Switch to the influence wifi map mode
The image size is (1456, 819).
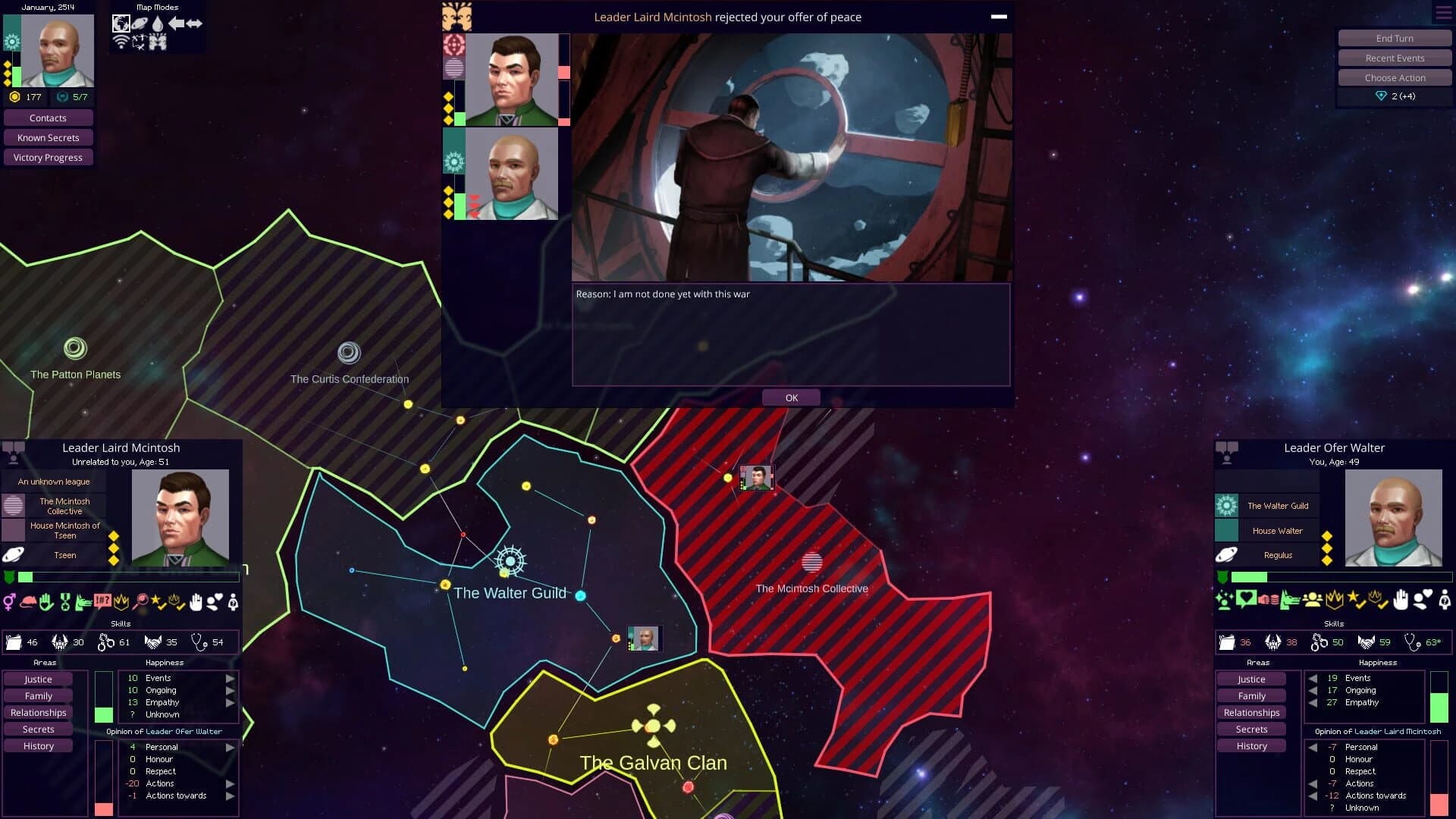point(121,42)
